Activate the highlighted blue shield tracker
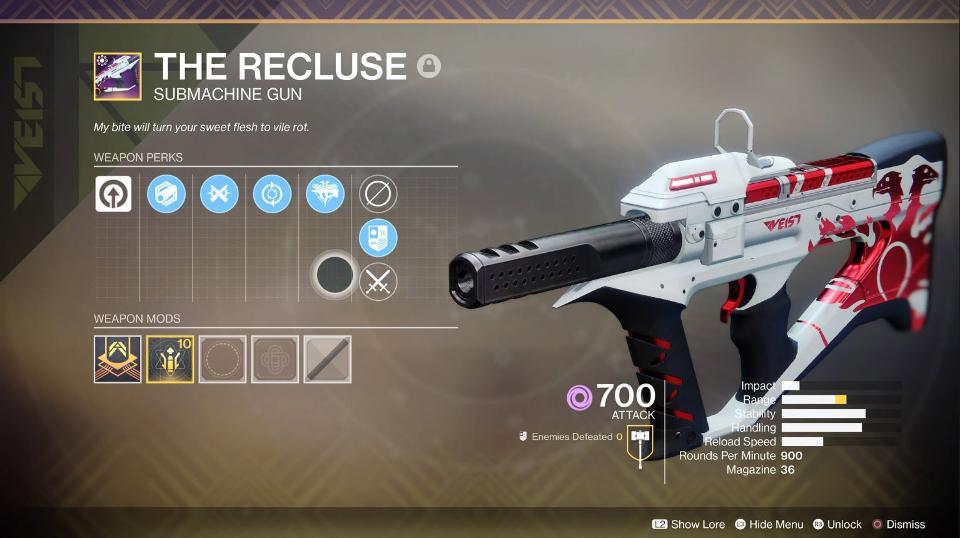The width and height of the screenshot is (960, 538). click(x=378, y=238)
